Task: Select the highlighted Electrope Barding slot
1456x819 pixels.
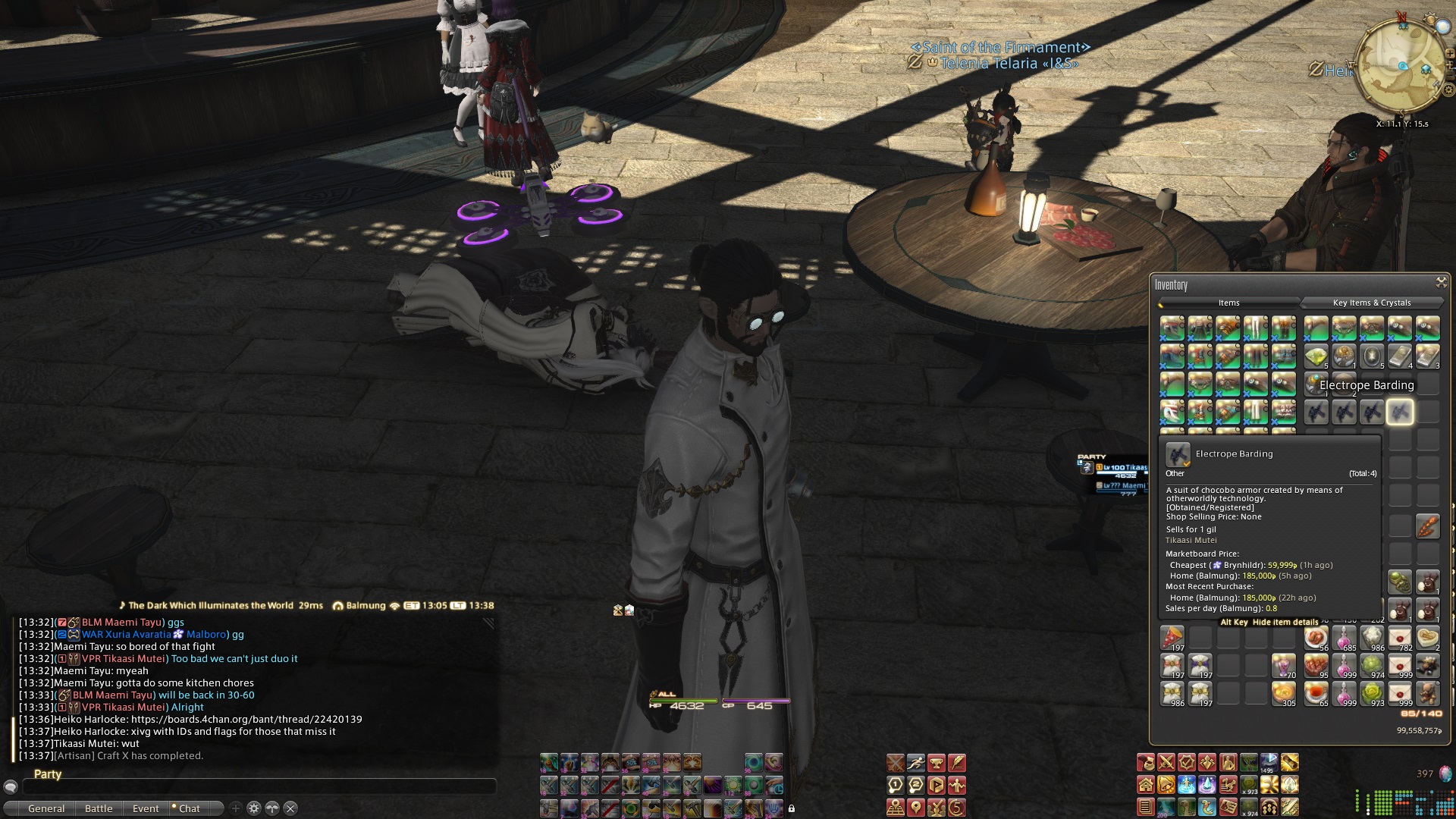Action: (x=1400, y=412)
